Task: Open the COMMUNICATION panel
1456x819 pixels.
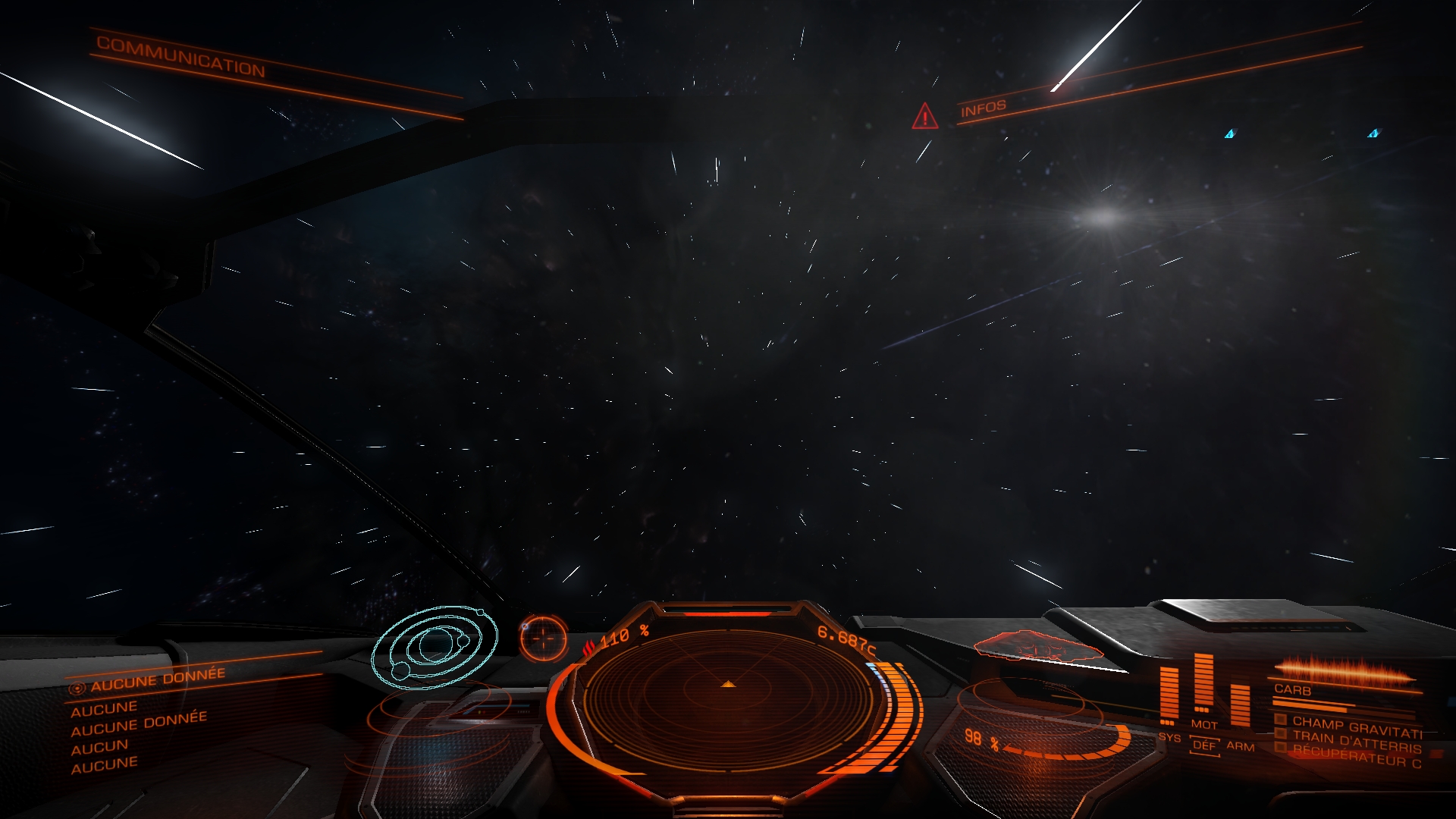Action: click(180, 56)
